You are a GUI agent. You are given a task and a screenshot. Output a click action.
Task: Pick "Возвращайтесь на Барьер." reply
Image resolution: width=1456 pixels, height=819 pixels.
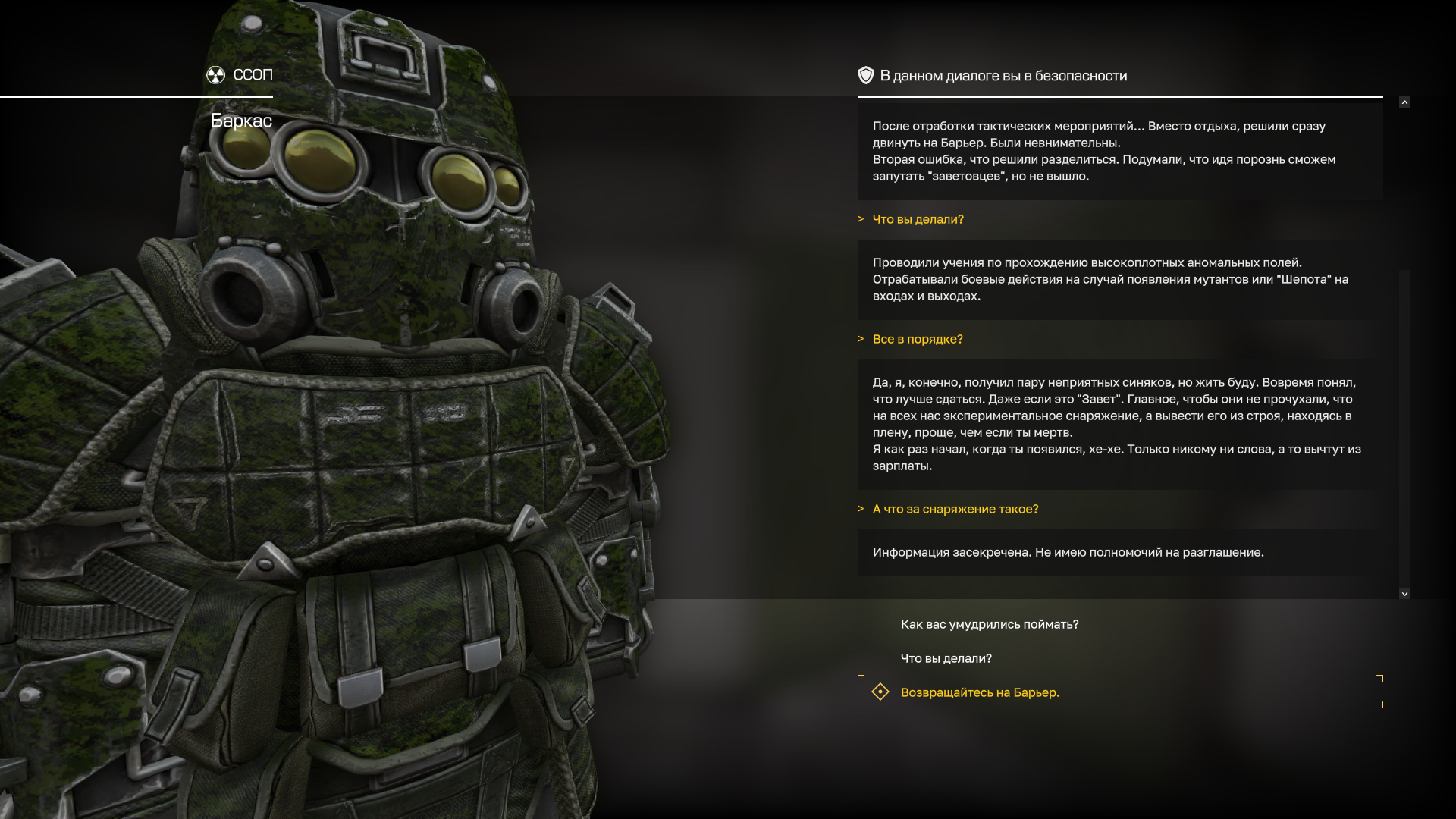(x=980, y=692)
